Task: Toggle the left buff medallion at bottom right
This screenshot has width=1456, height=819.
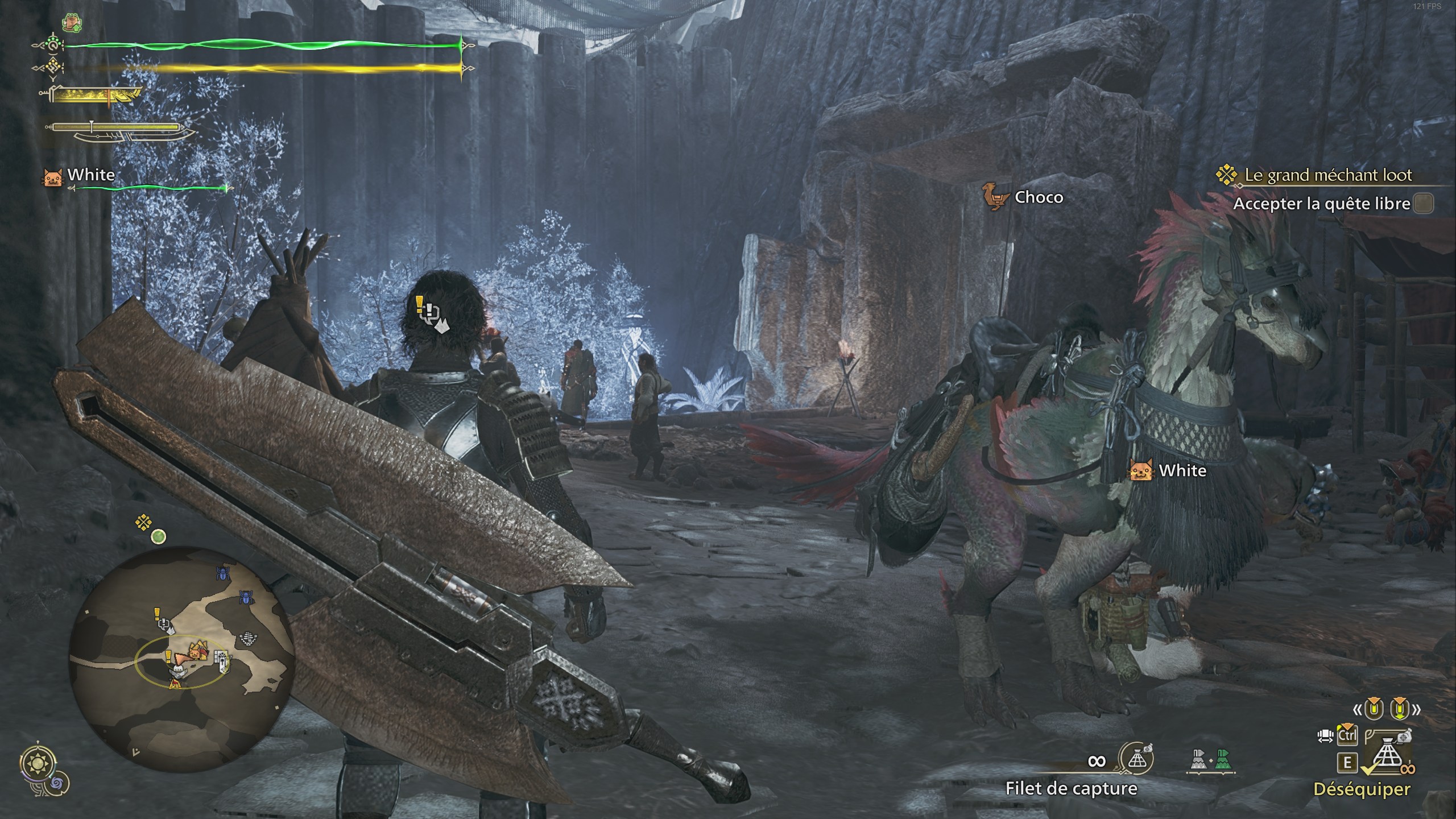Action: (1374, 709)
